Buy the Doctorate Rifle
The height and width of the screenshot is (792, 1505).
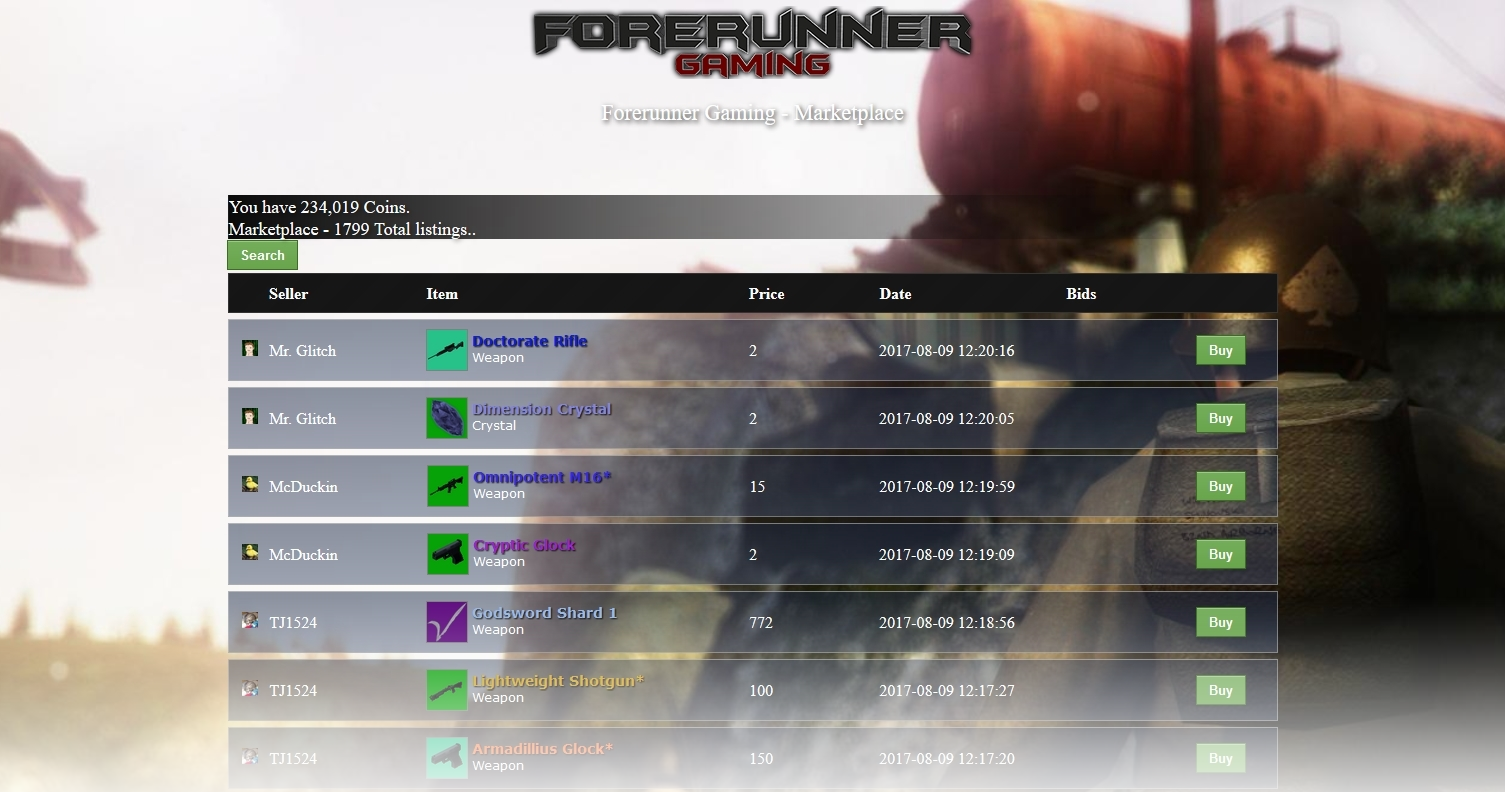pos(1219,350)
